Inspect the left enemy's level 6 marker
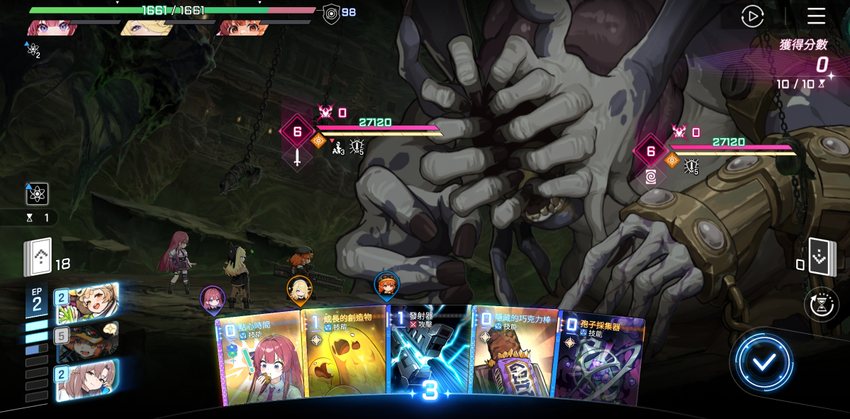850x419 pixels. click(298, 129)
